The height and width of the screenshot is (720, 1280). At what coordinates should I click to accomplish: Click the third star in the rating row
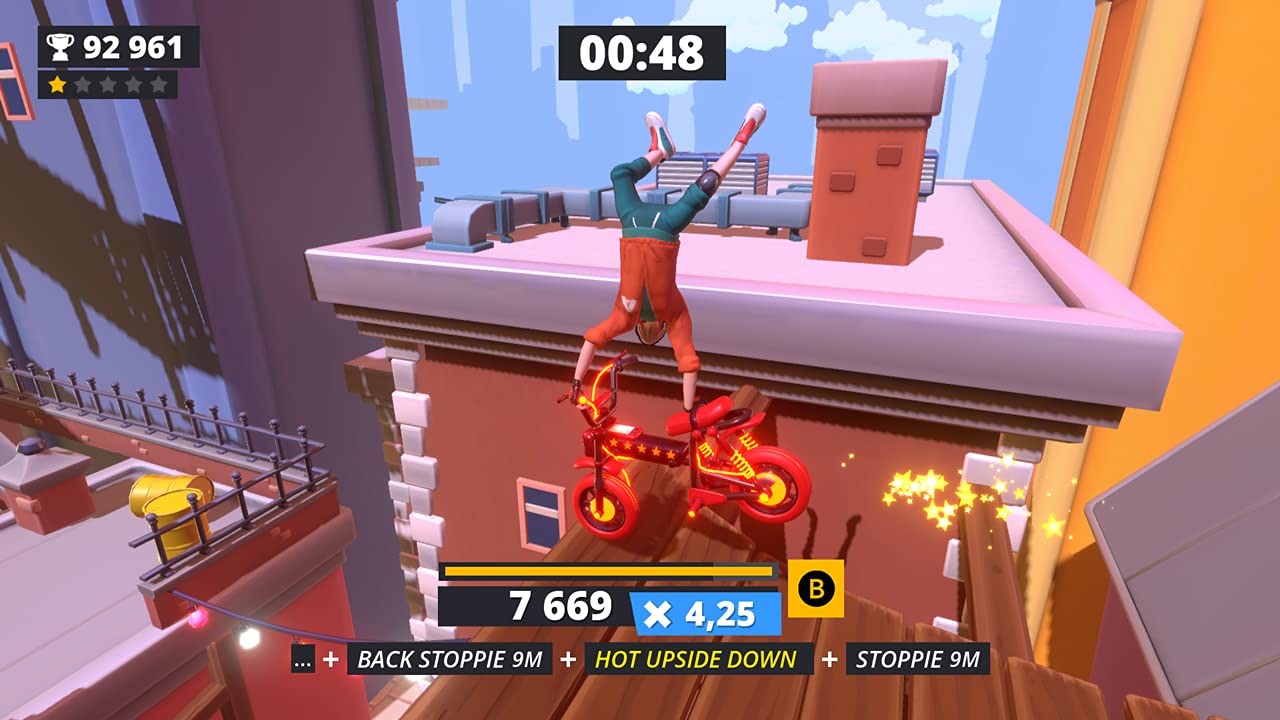pos(108,85)
